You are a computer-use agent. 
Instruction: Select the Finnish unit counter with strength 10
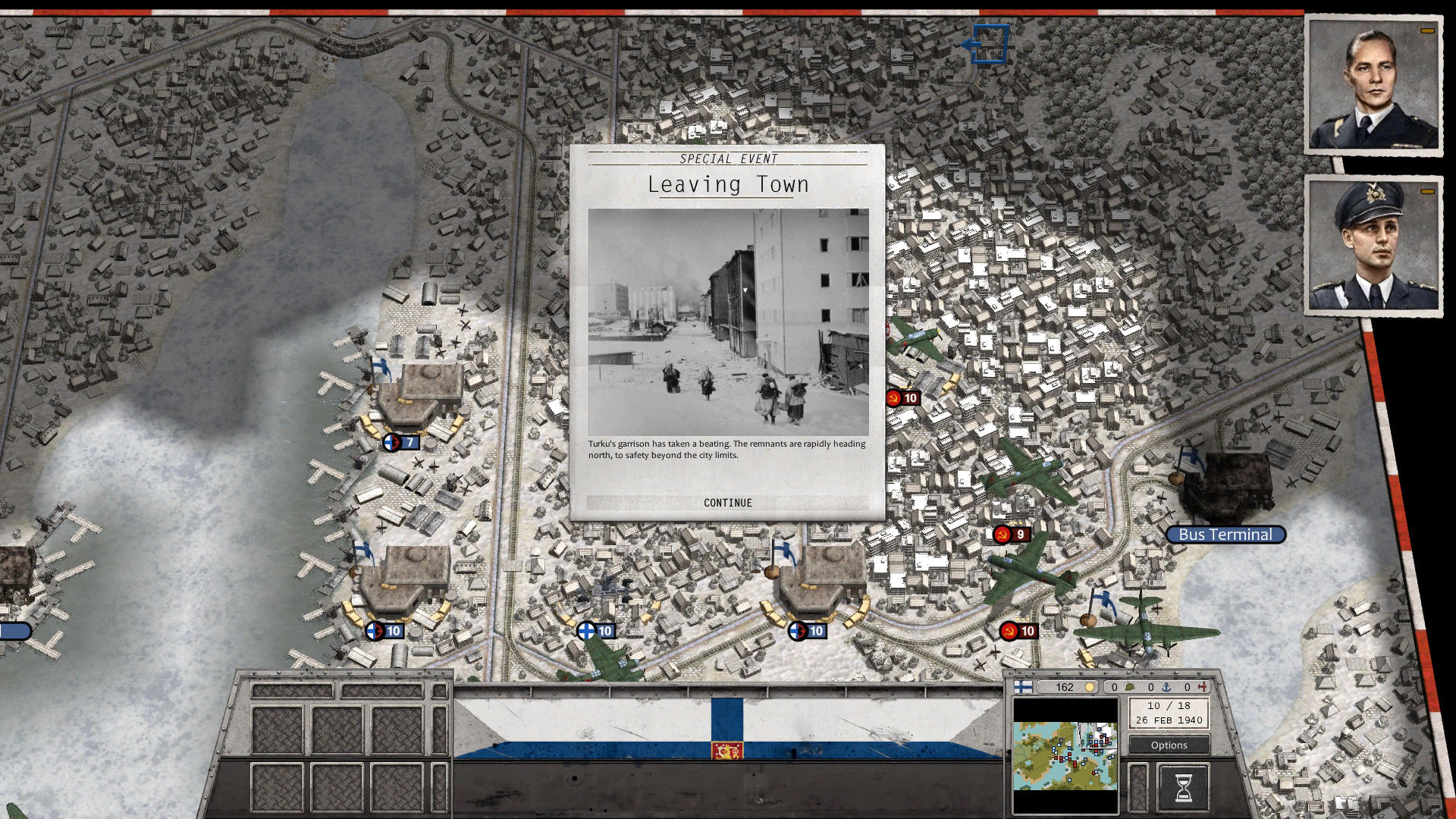click(598, 630)
